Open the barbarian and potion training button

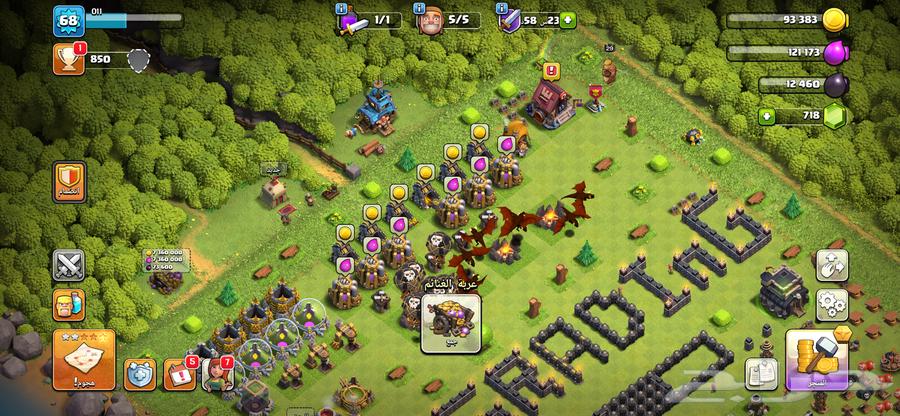[x=69, y=304]
